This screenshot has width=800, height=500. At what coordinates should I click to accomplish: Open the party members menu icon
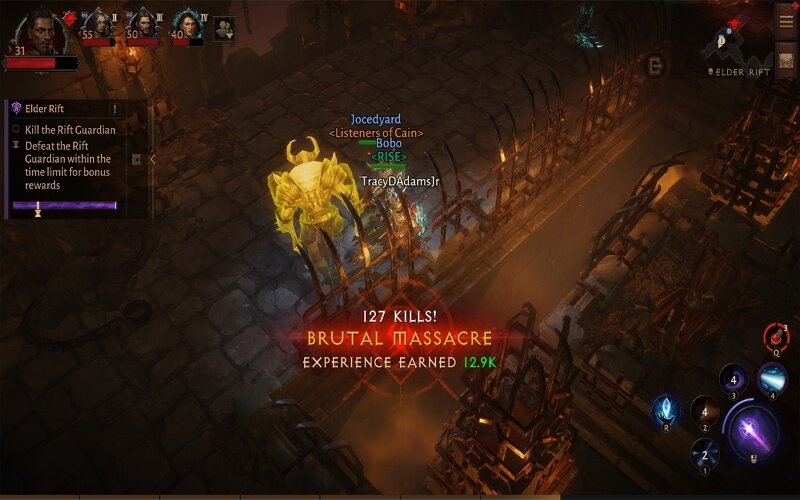[x=224, y=28]
